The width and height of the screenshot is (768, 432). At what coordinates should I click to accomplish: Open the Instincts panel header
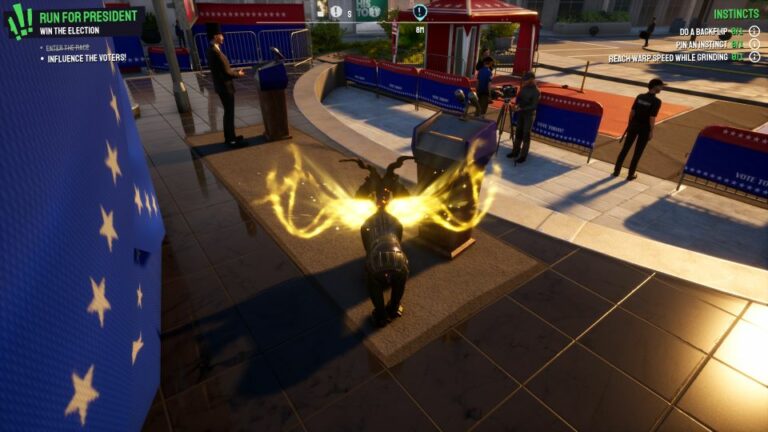(736, 14)
